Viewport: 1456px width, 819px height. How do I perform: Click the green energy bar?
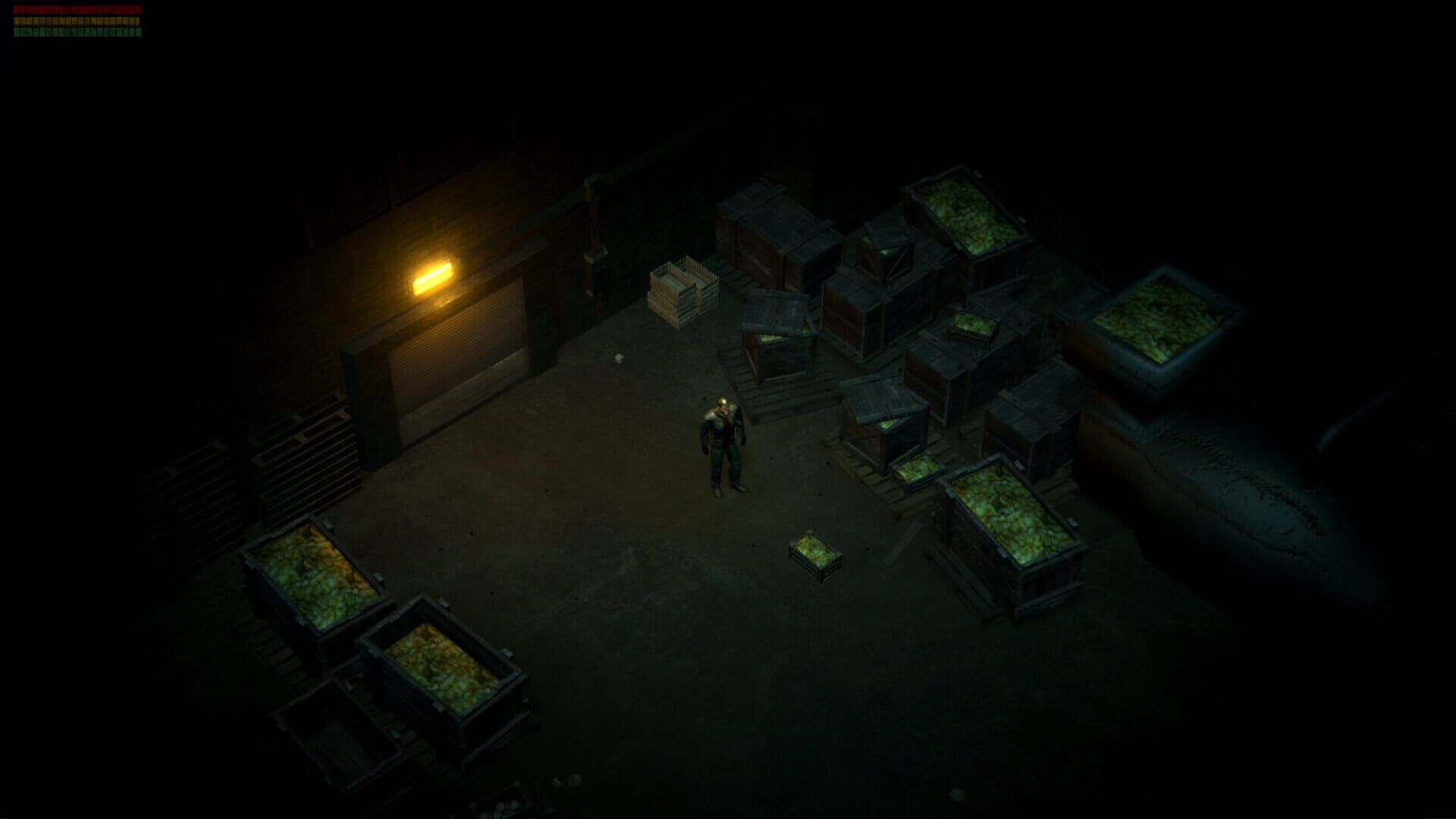coord(76,33)
